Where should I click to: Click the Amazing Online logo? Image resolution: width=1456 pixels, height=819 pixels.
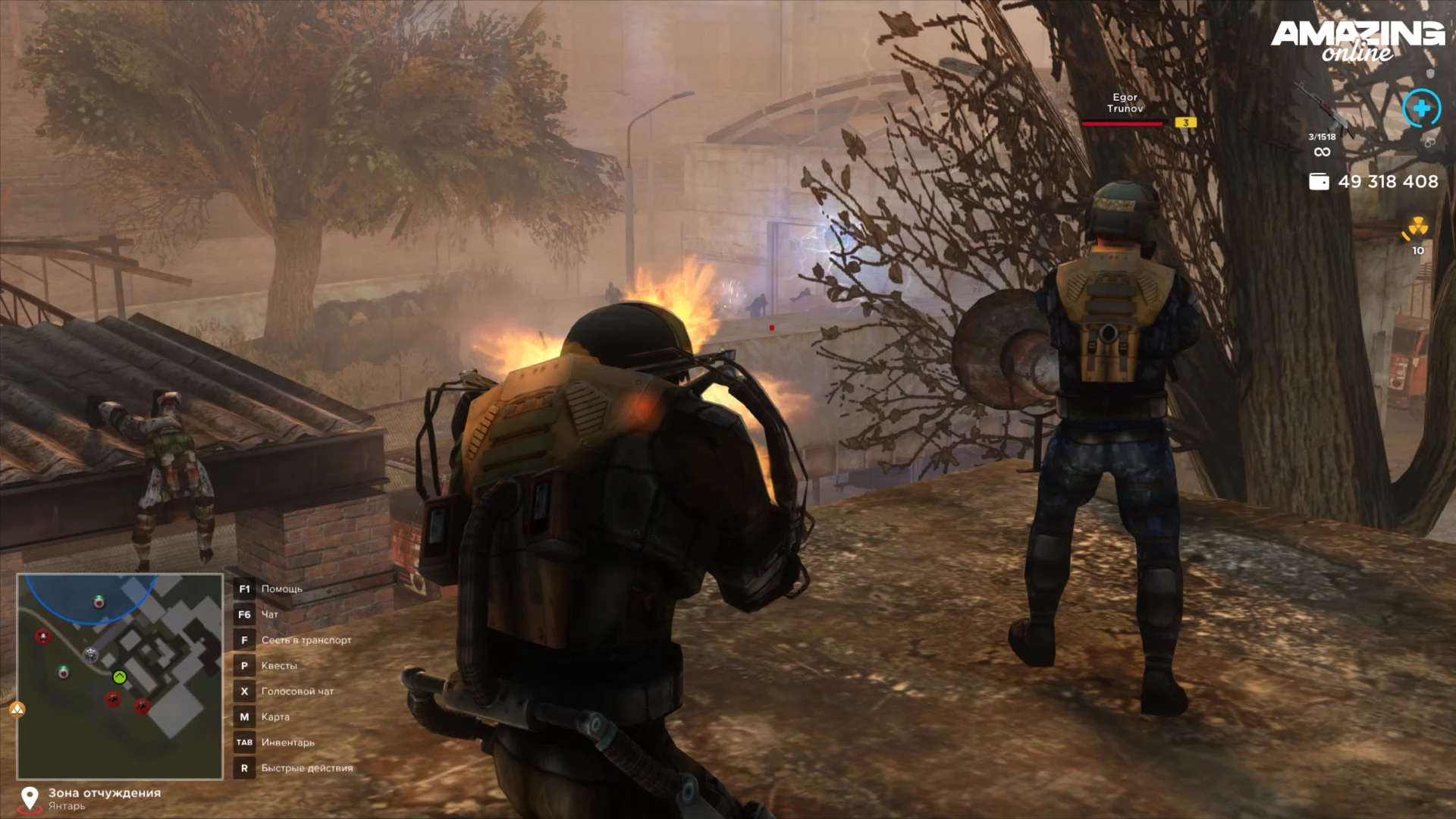click(x=1357, y=39)
